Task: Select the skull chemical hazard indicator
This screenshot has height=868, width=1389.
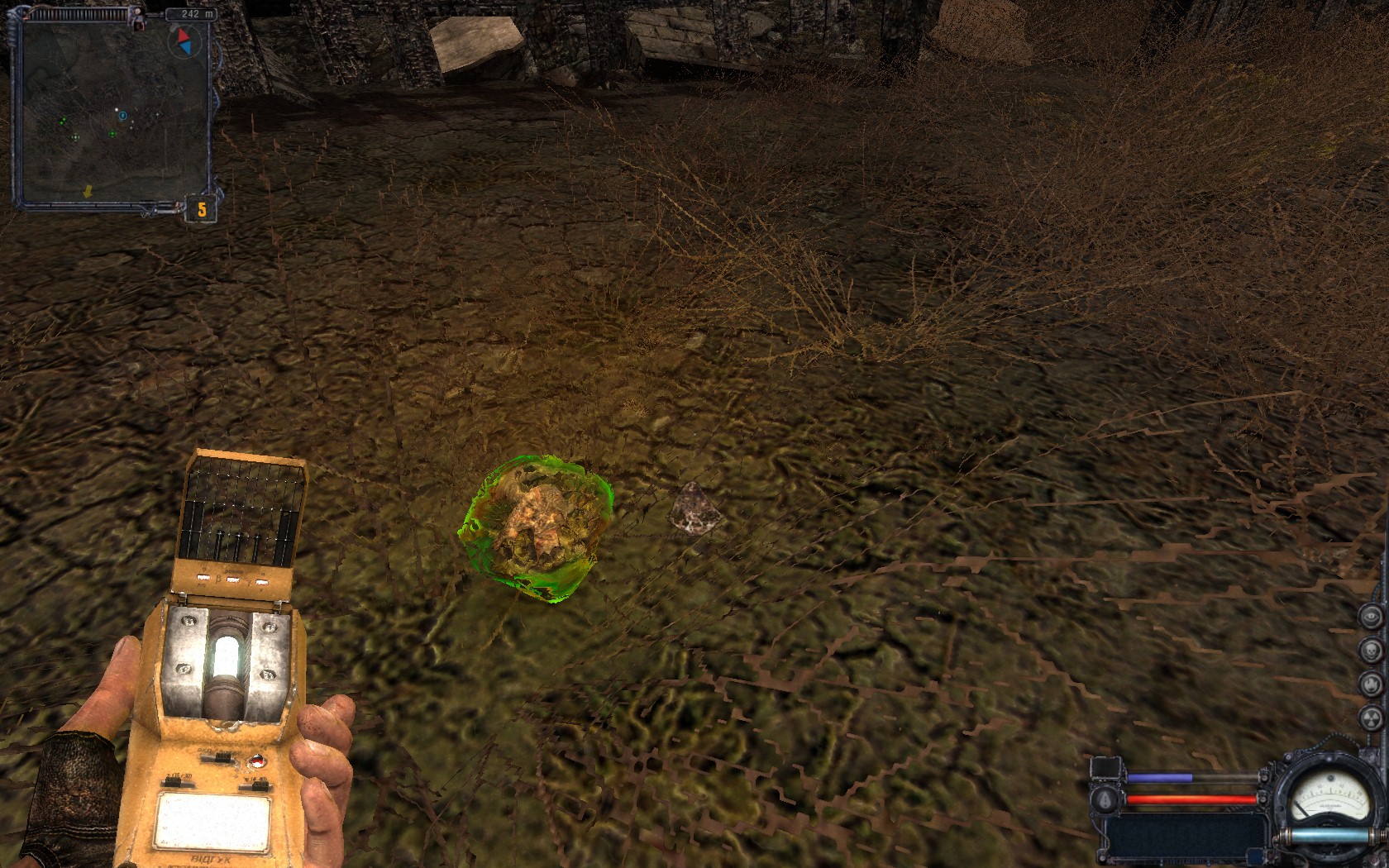Action: click(x=1371, y=650)
